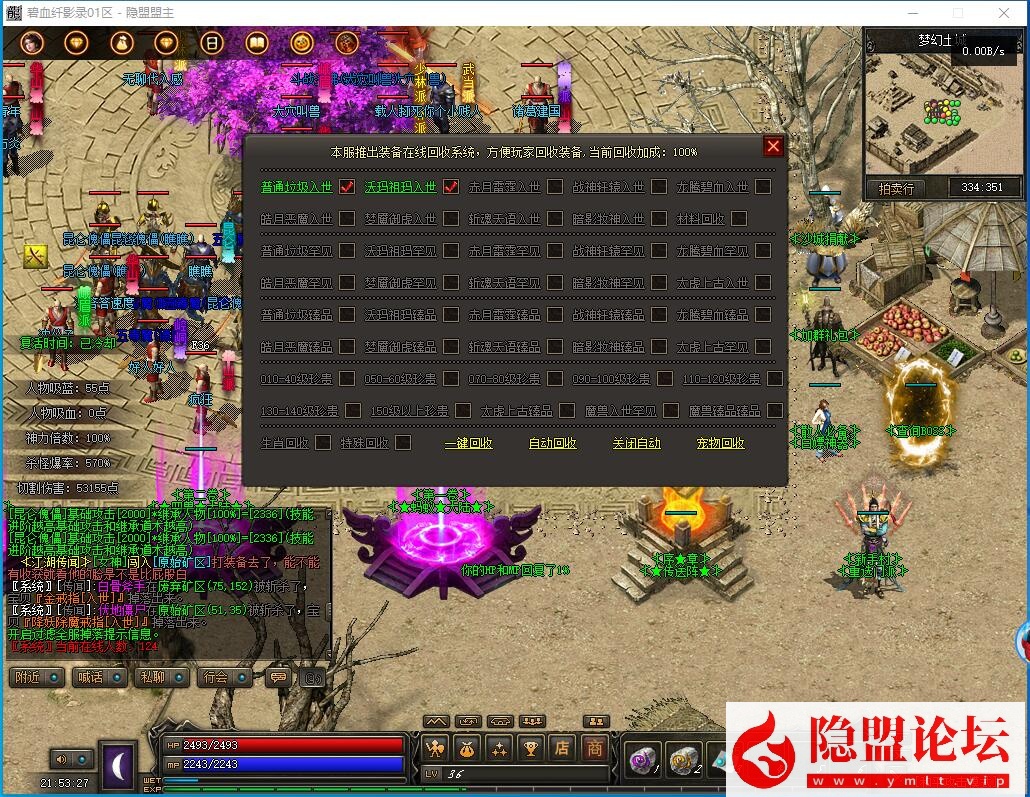
Task: Tick the 赤月雷霆入世 checkbox
Action: (x=555, y=187)
